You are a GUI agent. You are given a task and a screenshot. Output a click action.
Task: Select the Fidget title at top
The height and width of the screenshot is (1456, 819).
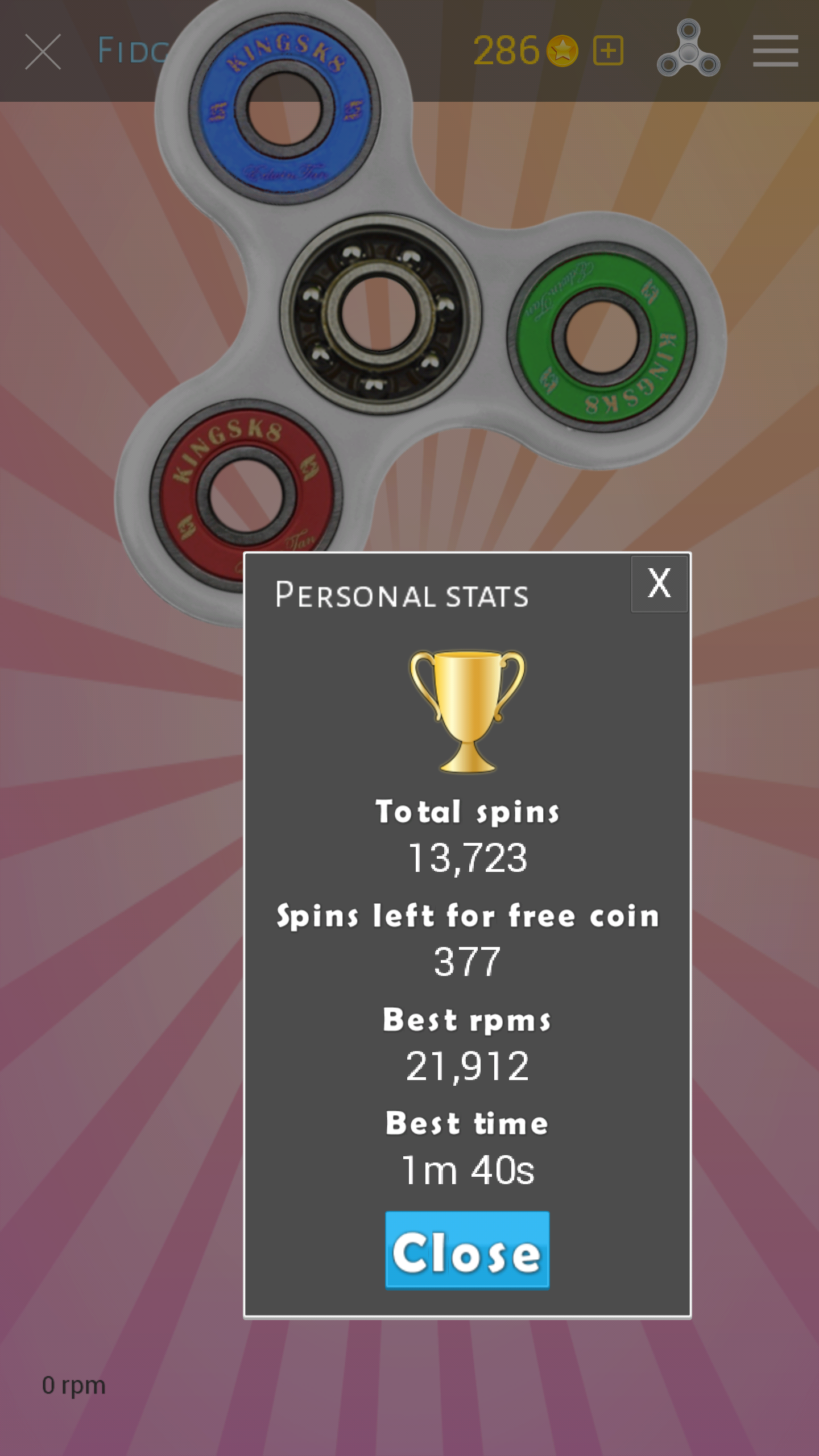point(134,50)
